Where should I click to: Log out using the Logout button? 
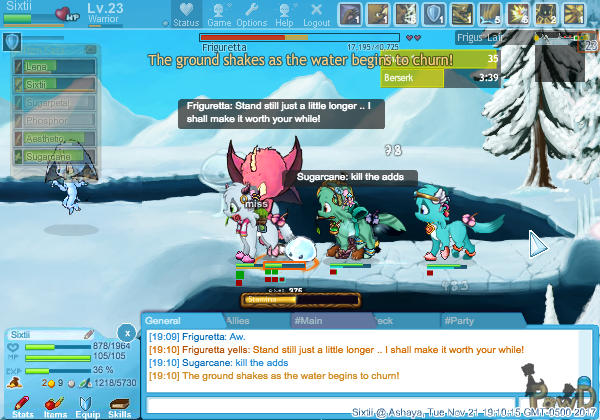[x=316, y=15]
